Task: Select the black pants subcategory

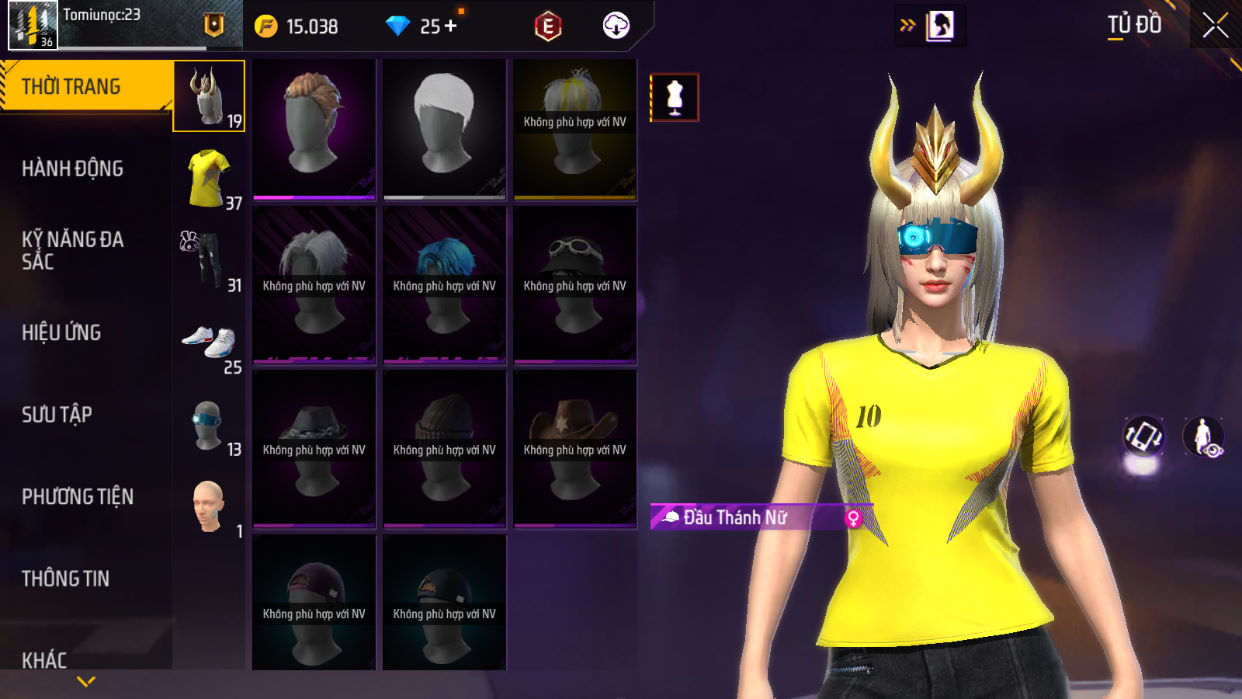Action: pyautogui.click(x=209, y=260)
